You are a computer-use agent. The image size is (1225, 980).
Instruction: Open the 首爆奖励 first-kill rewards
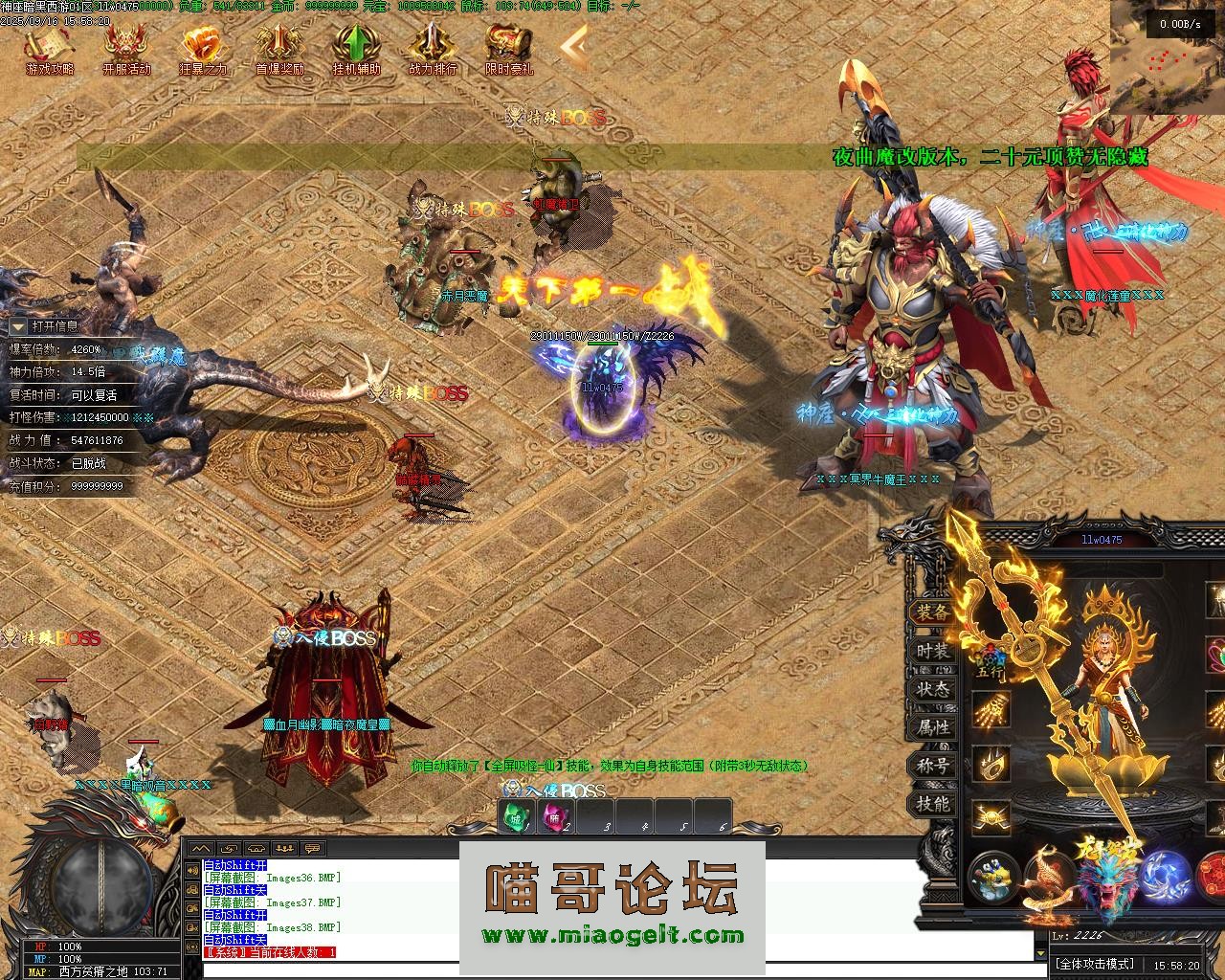(x=279, y=48)
